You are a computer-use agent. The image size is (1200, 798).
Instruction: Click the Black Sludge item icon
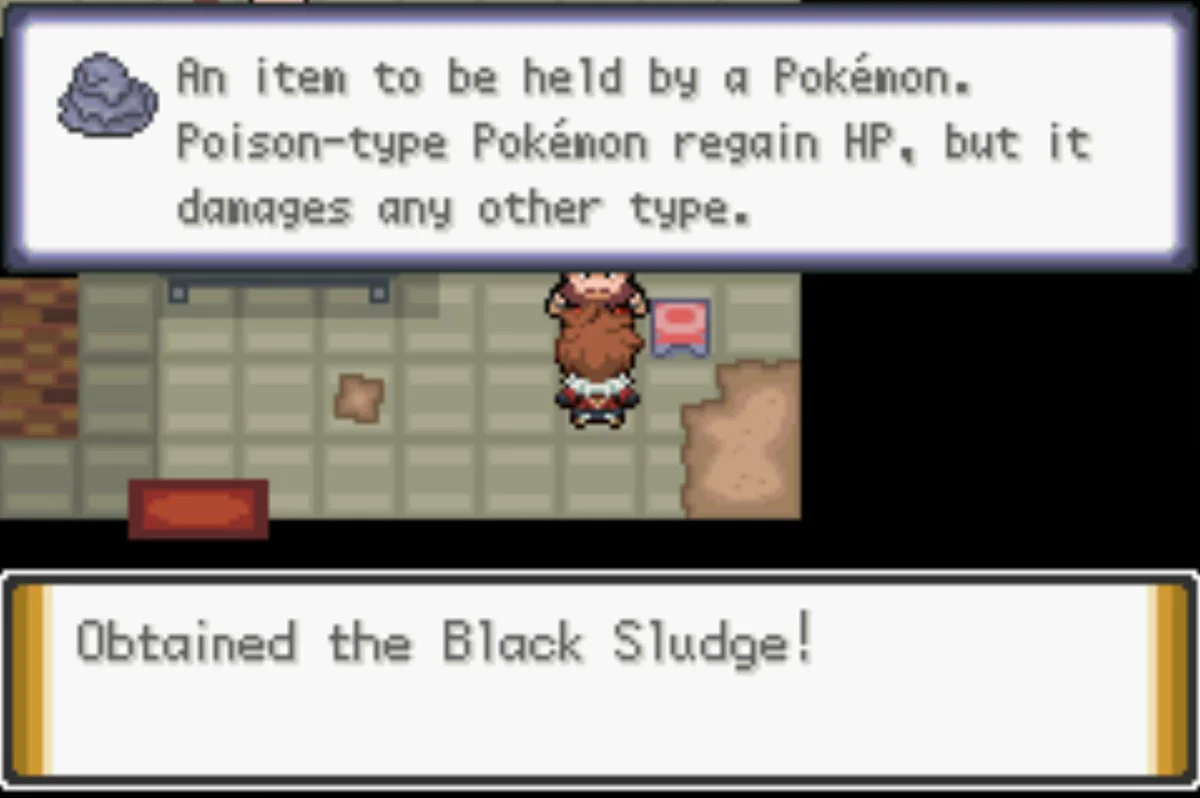(x=108, y=96)
